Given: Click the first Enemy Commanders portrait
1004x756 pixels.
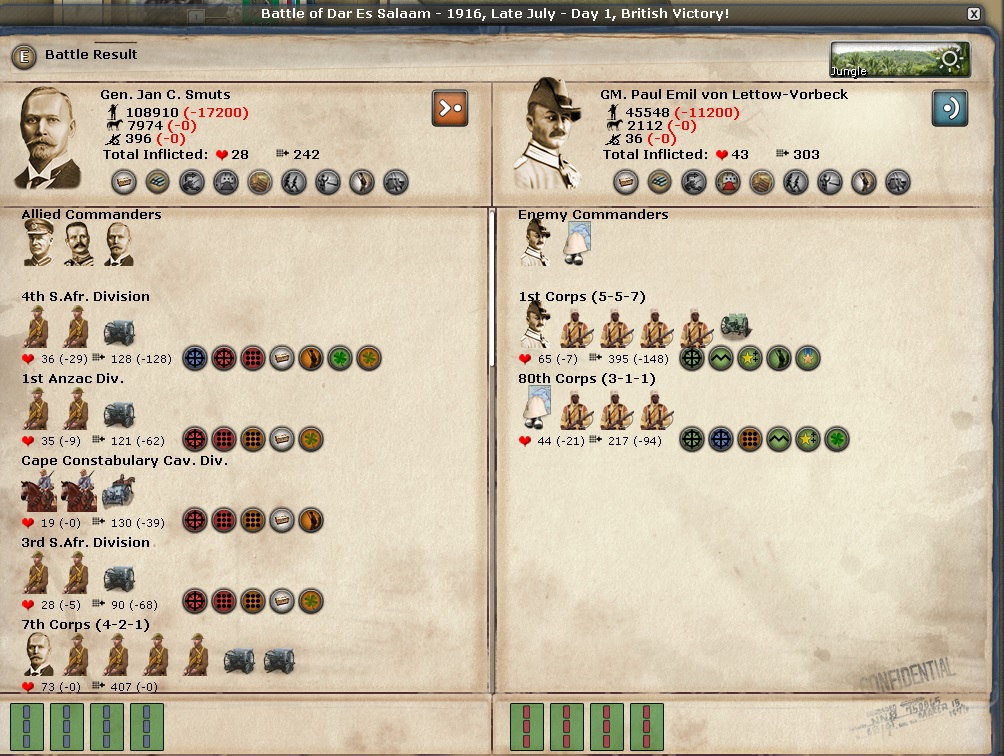Looking at the screenshot, I should click(535, 244).
